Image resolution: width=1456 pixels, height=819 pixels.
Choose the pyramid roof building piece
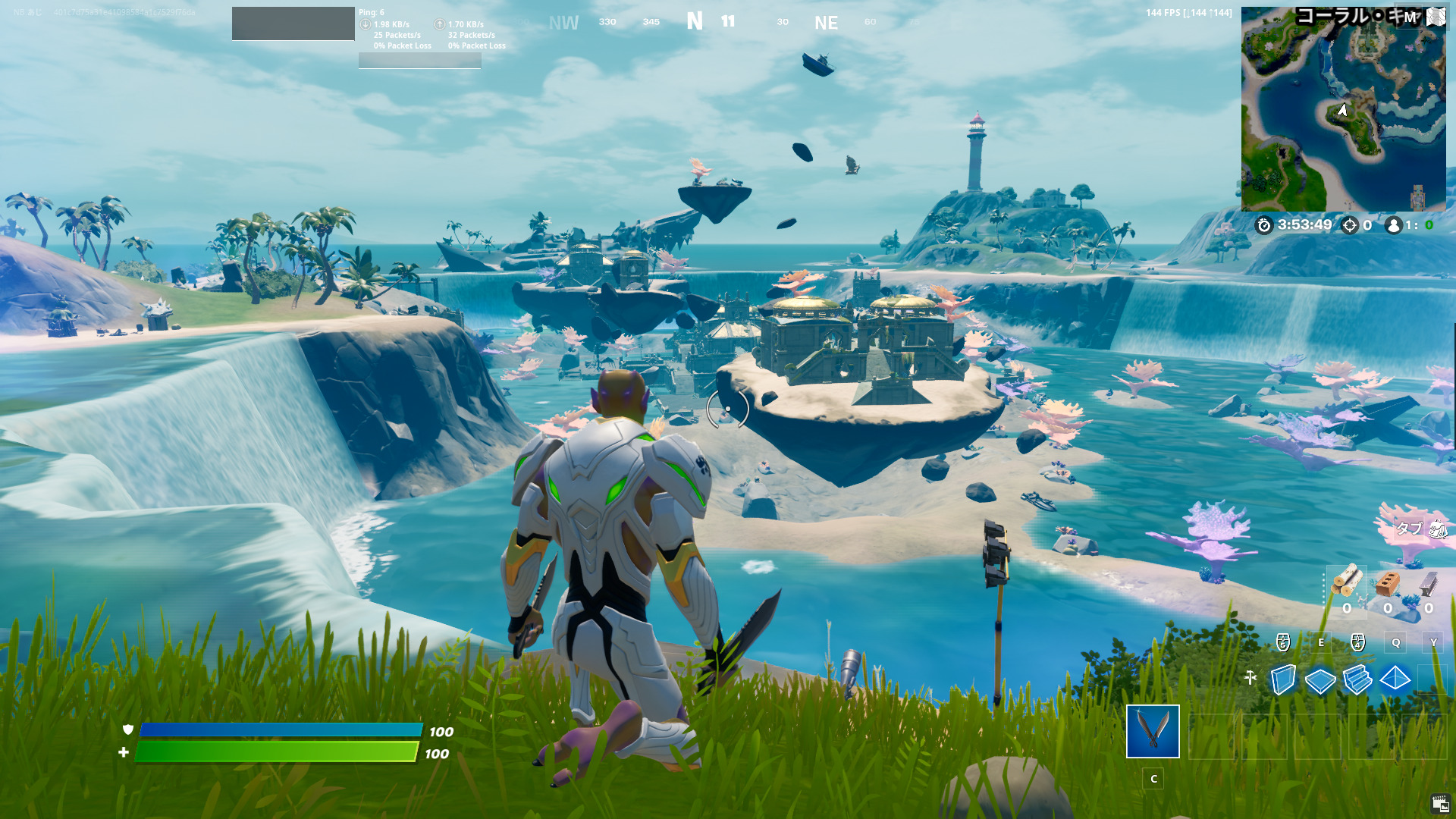click(x=1395, y=679)
